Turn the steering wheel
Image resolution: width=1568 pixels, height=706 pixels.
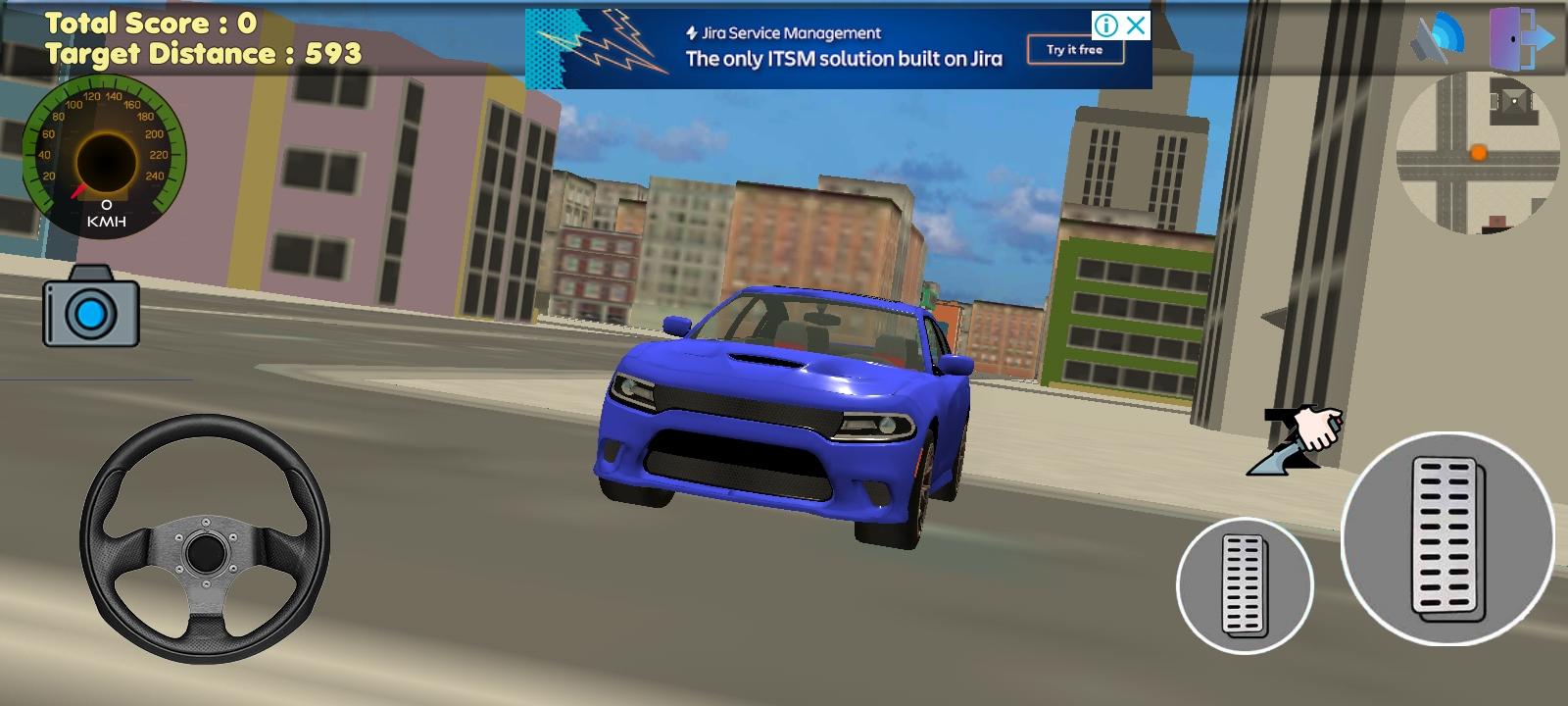pyautogui.click(x=206, y=551)
